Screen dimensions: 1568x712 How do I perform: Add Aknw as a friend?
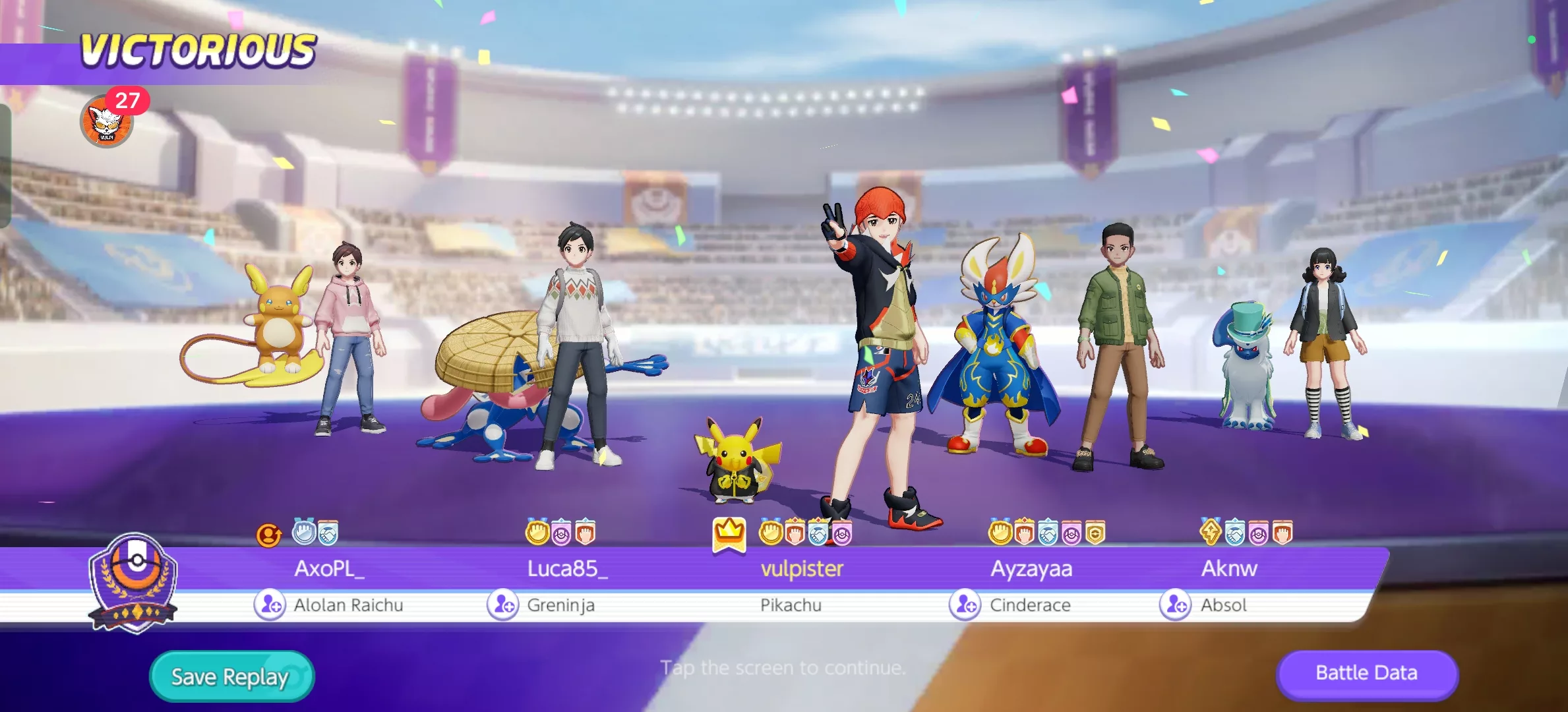click(1176, 605)
